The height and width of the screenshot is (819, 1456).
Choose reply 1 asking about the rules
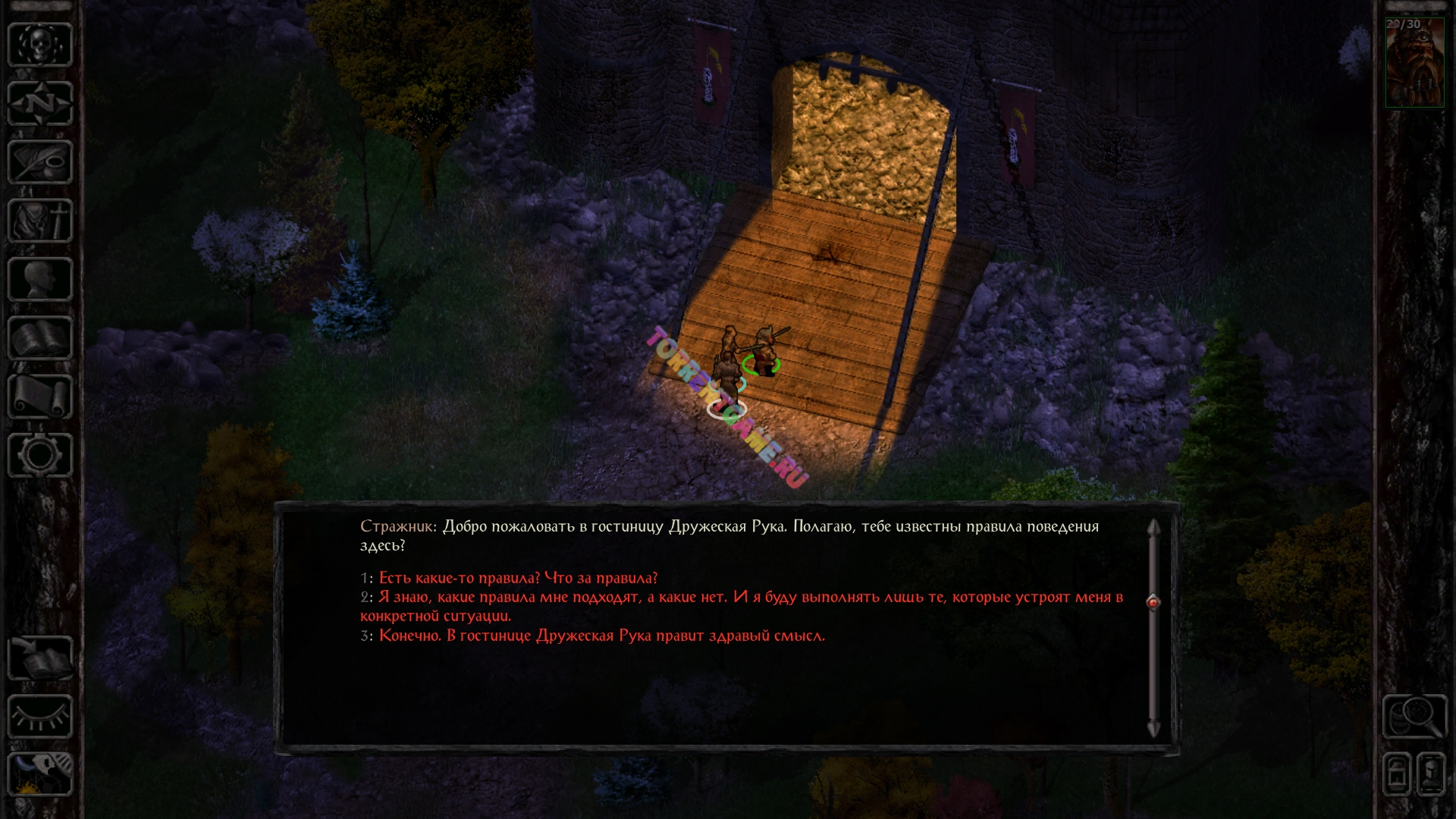point(518,578)
